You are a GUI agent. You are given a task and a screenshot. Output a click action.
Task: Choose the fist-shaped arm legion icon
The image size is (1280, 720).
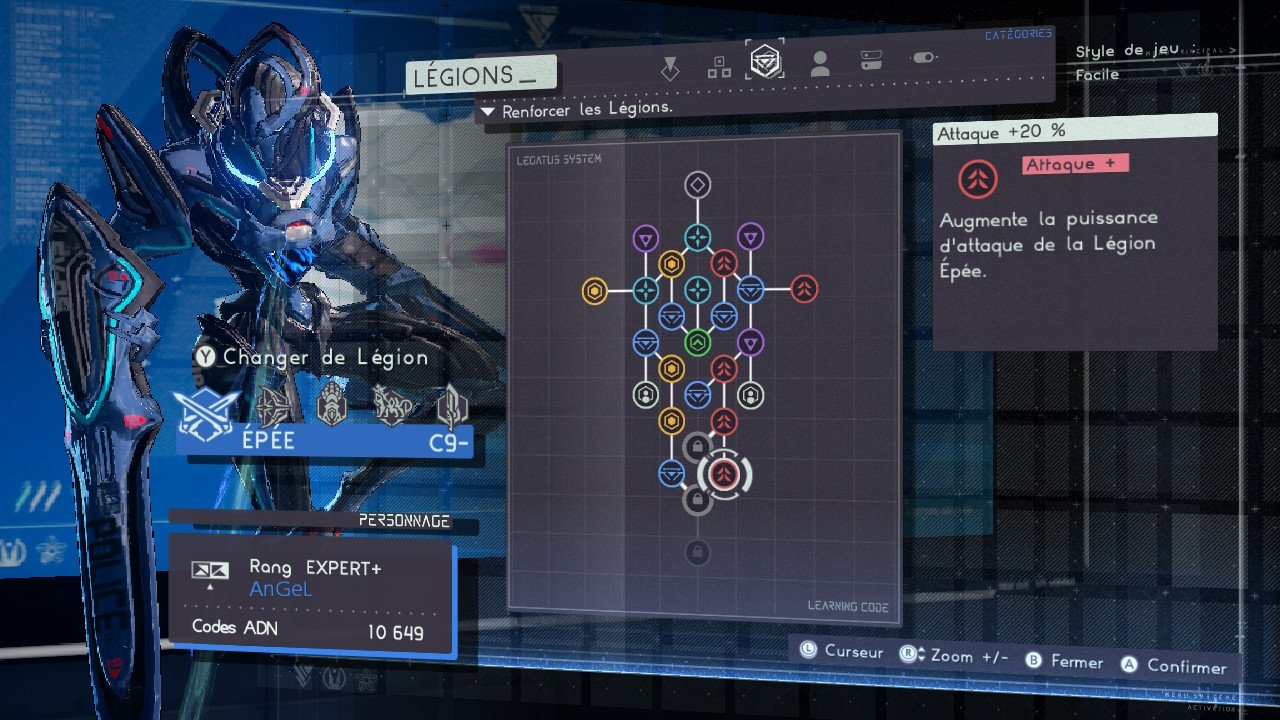330,407
